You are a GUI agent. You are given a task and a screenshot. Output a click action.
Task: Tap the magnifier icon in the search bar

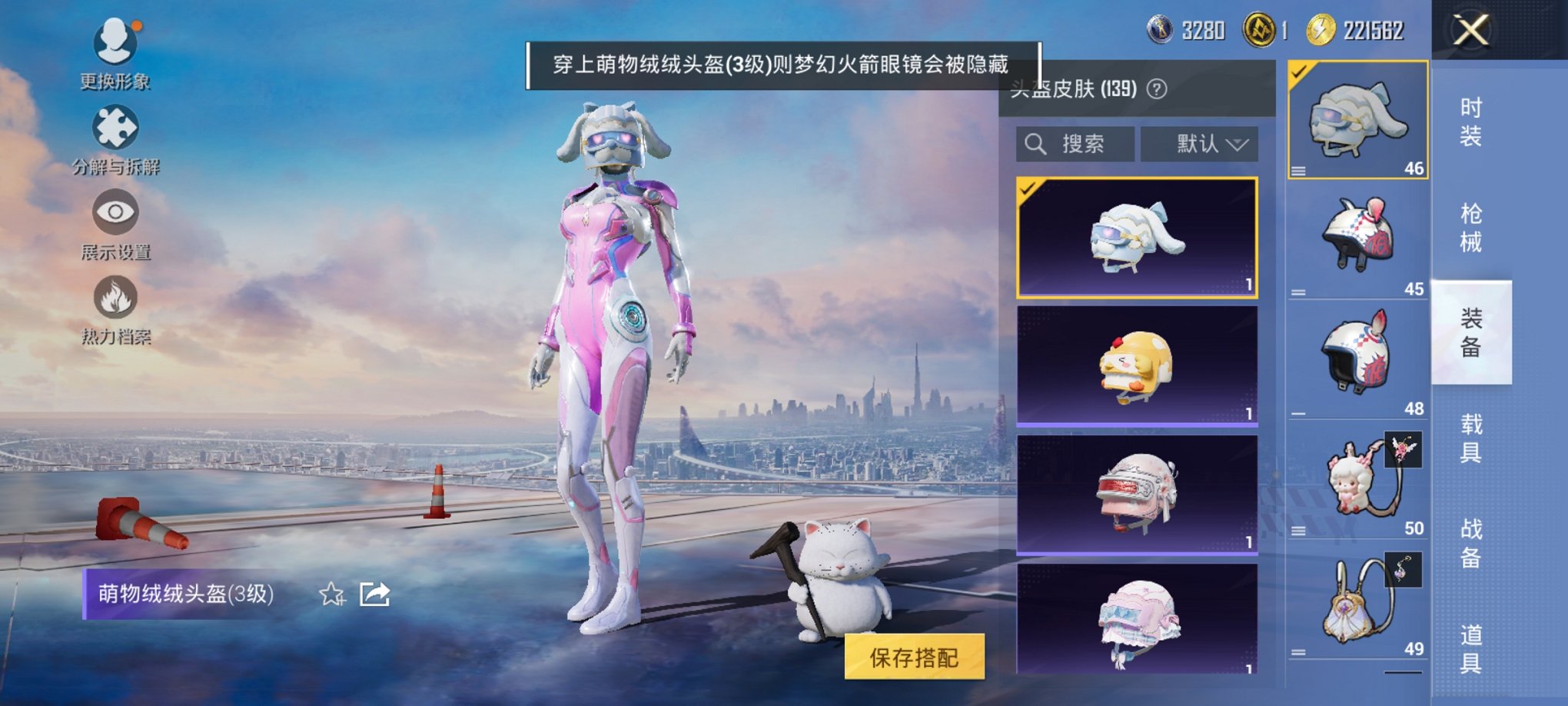1036,145
